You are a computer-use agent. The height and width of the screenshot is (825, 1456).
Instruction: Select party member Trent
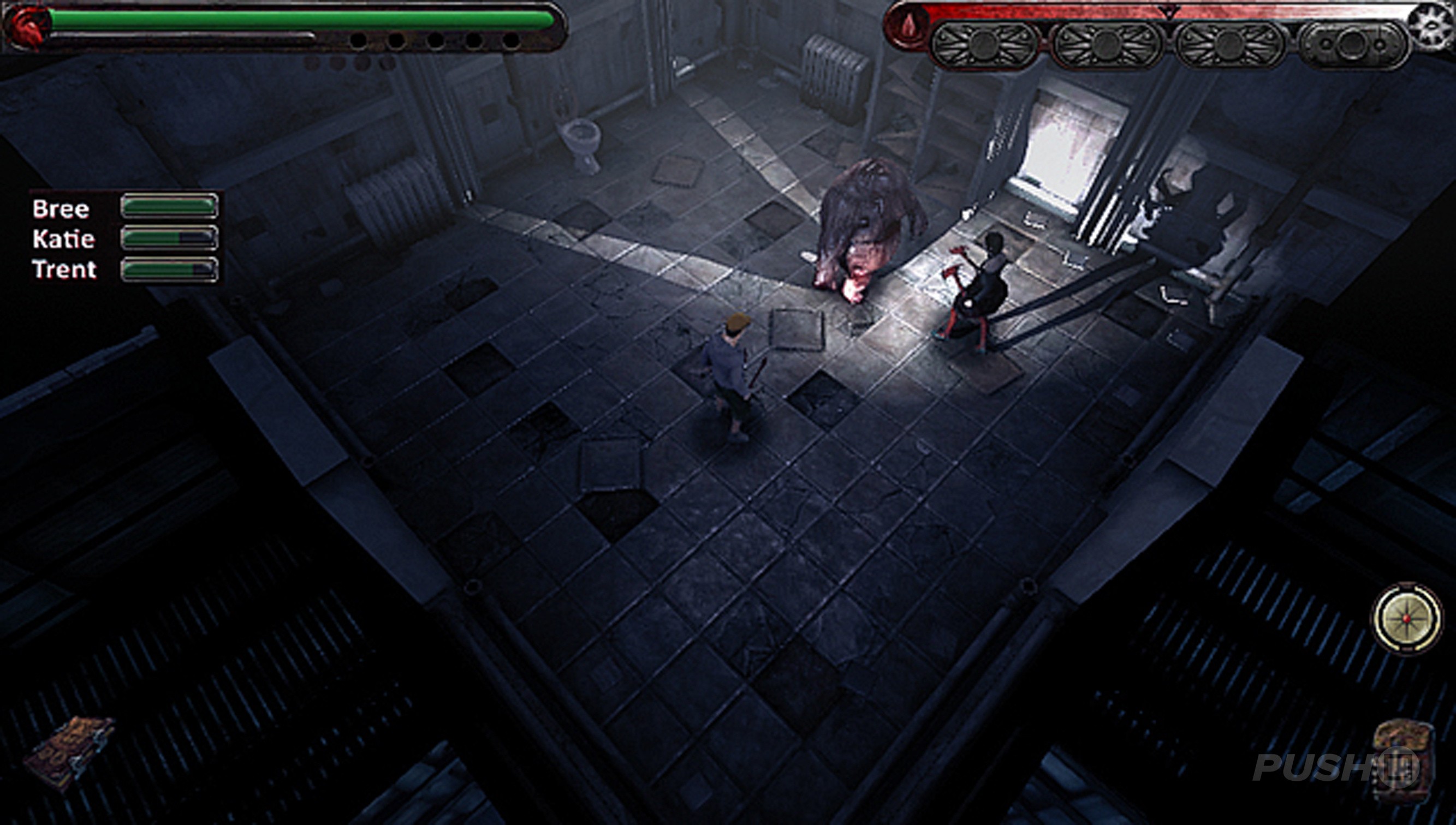64,269
